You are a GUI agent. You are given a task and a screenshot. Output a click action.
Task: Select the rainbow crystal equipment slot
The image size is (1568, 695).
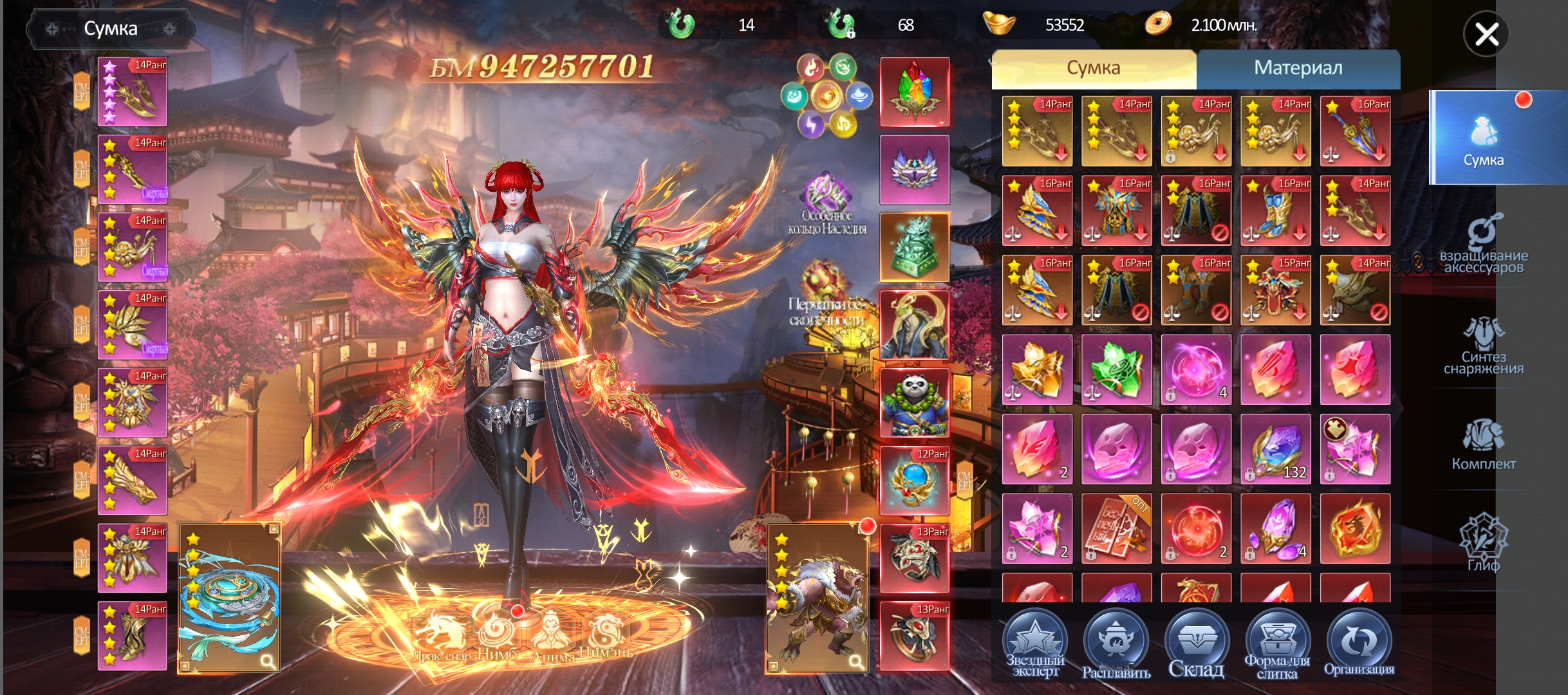point(914,92)
